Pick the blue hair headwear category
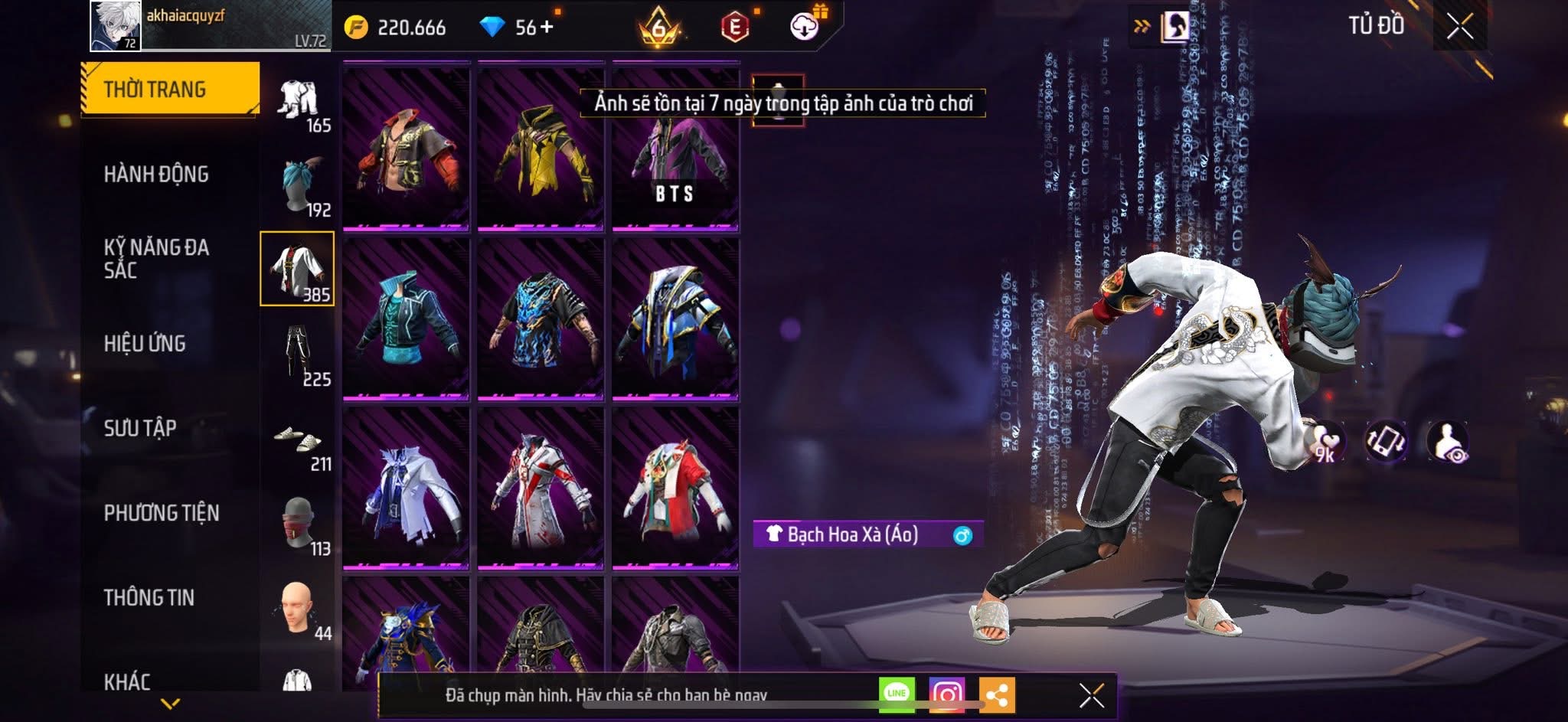The height and width of the screenshot is (722, 1568). pos(299,185)
